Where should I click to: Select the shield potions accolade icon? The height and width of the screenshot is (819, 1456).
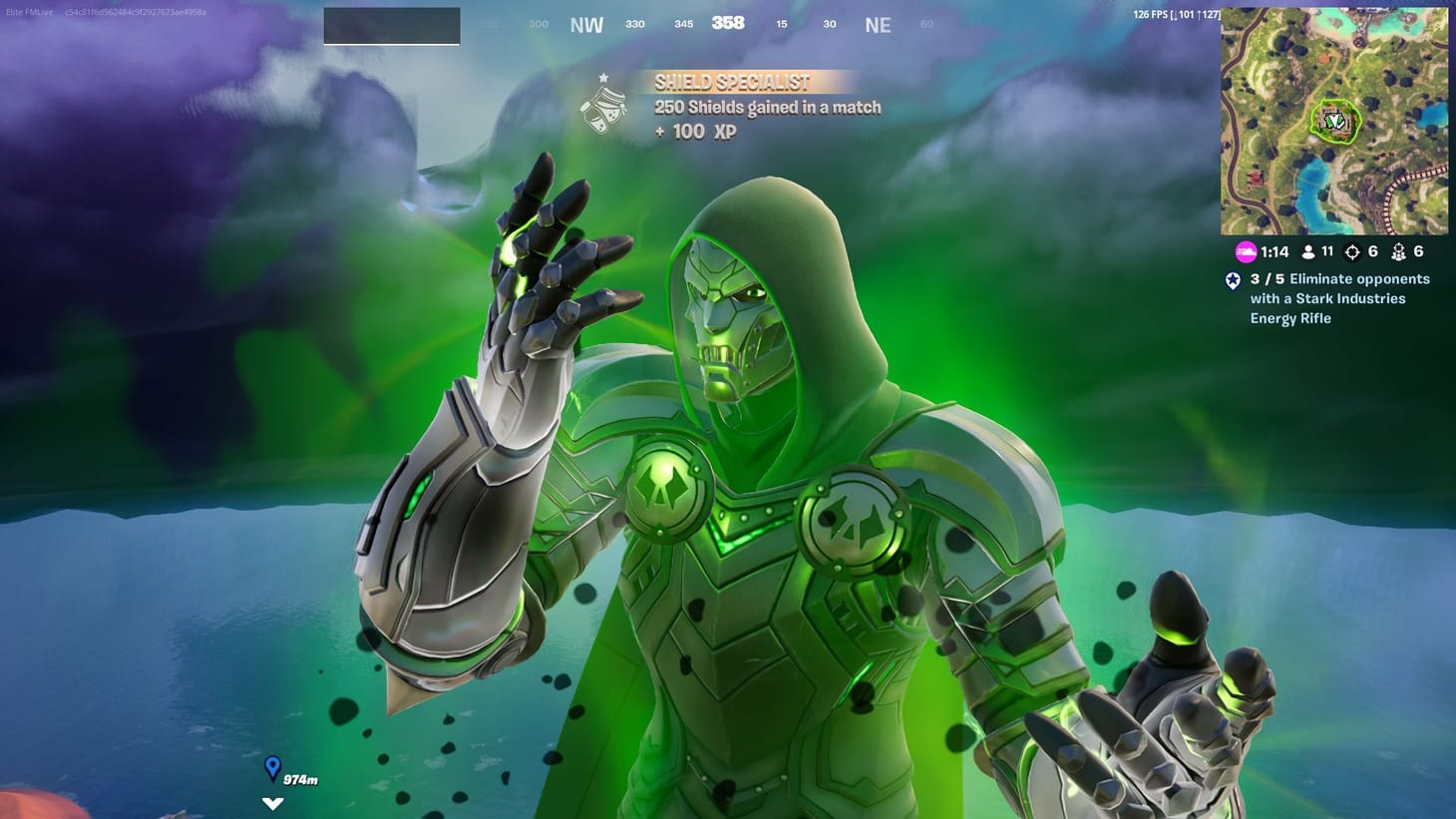(x=604, y=110)
